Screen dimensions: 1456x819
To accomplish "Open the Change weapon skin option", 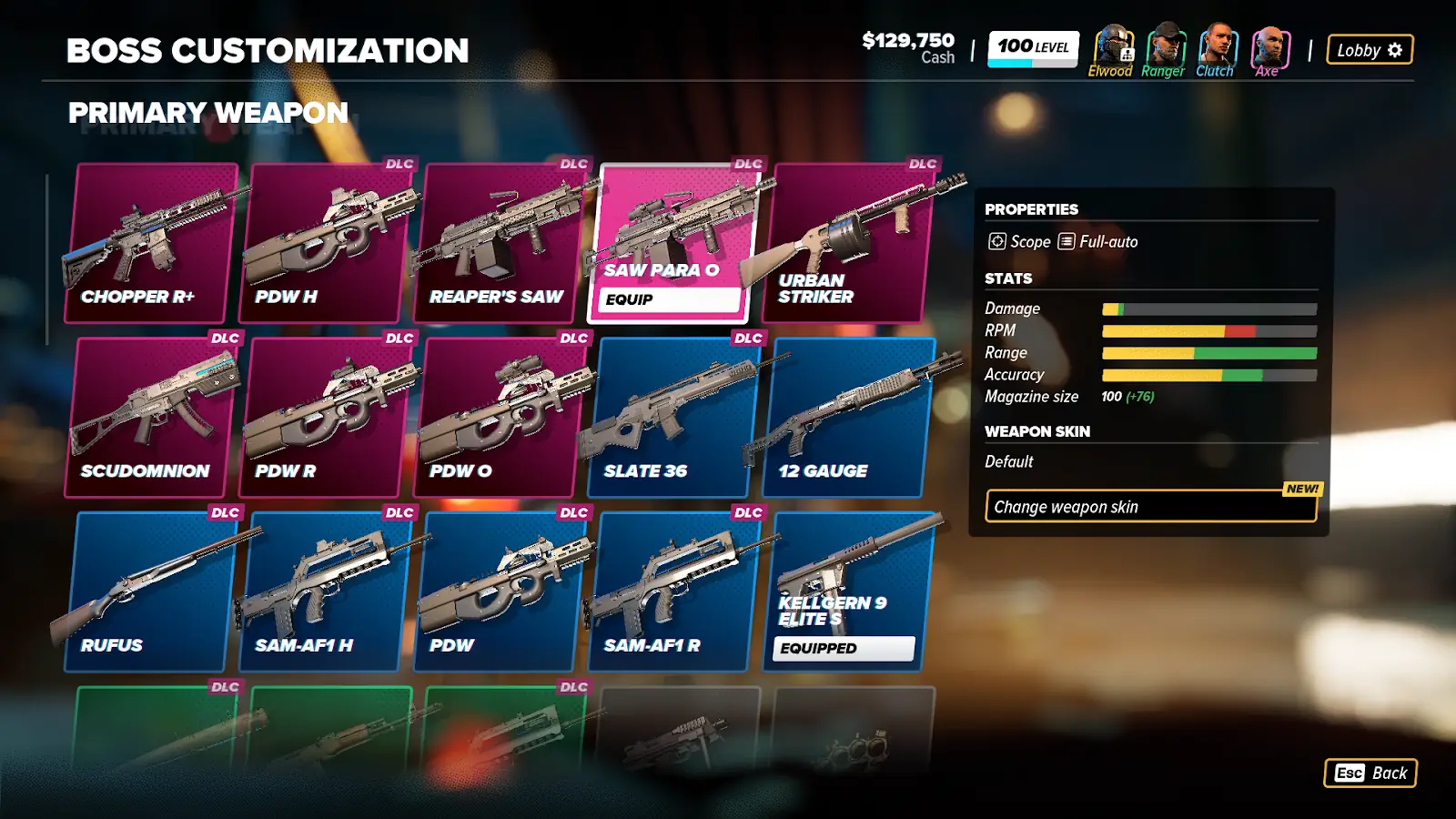I will [x=1151, y=507].
